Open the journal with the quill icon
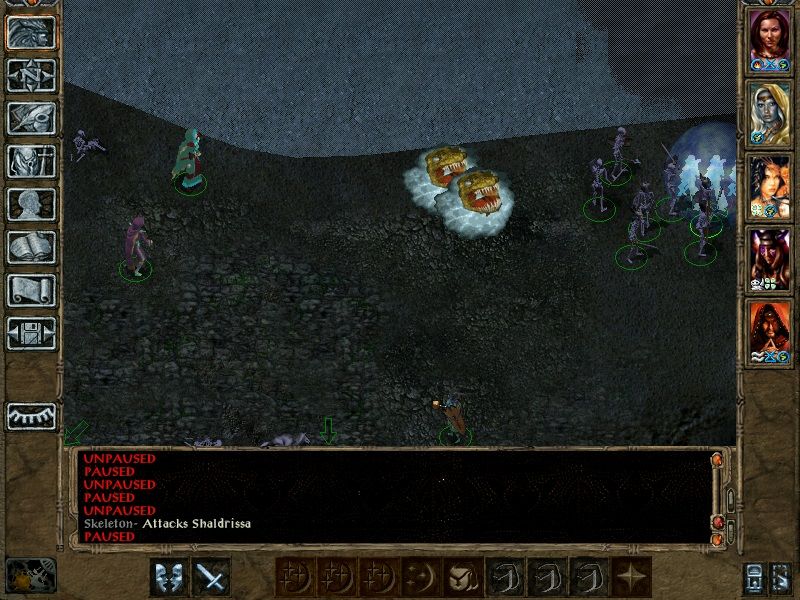The image size is (800, 600). [31, 117]
